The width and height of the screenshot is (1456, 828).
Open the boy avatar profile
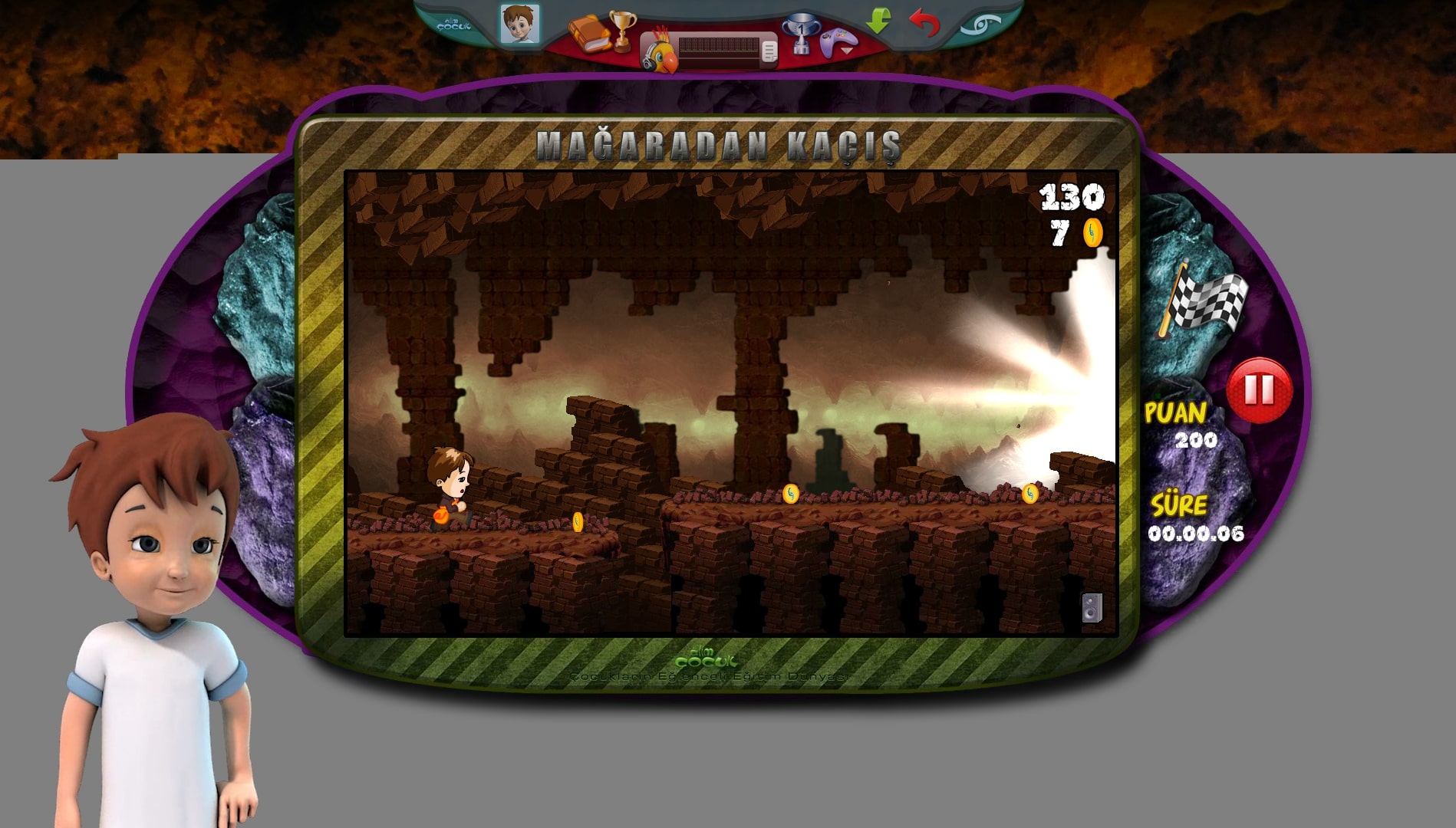519,24
